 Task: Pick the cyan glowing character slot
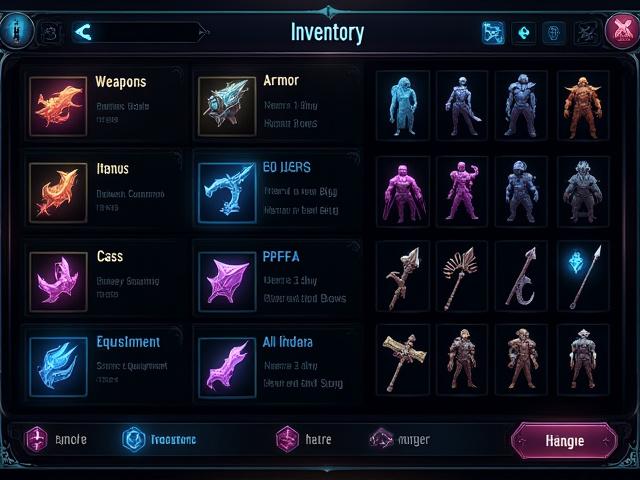coord(403,106)
